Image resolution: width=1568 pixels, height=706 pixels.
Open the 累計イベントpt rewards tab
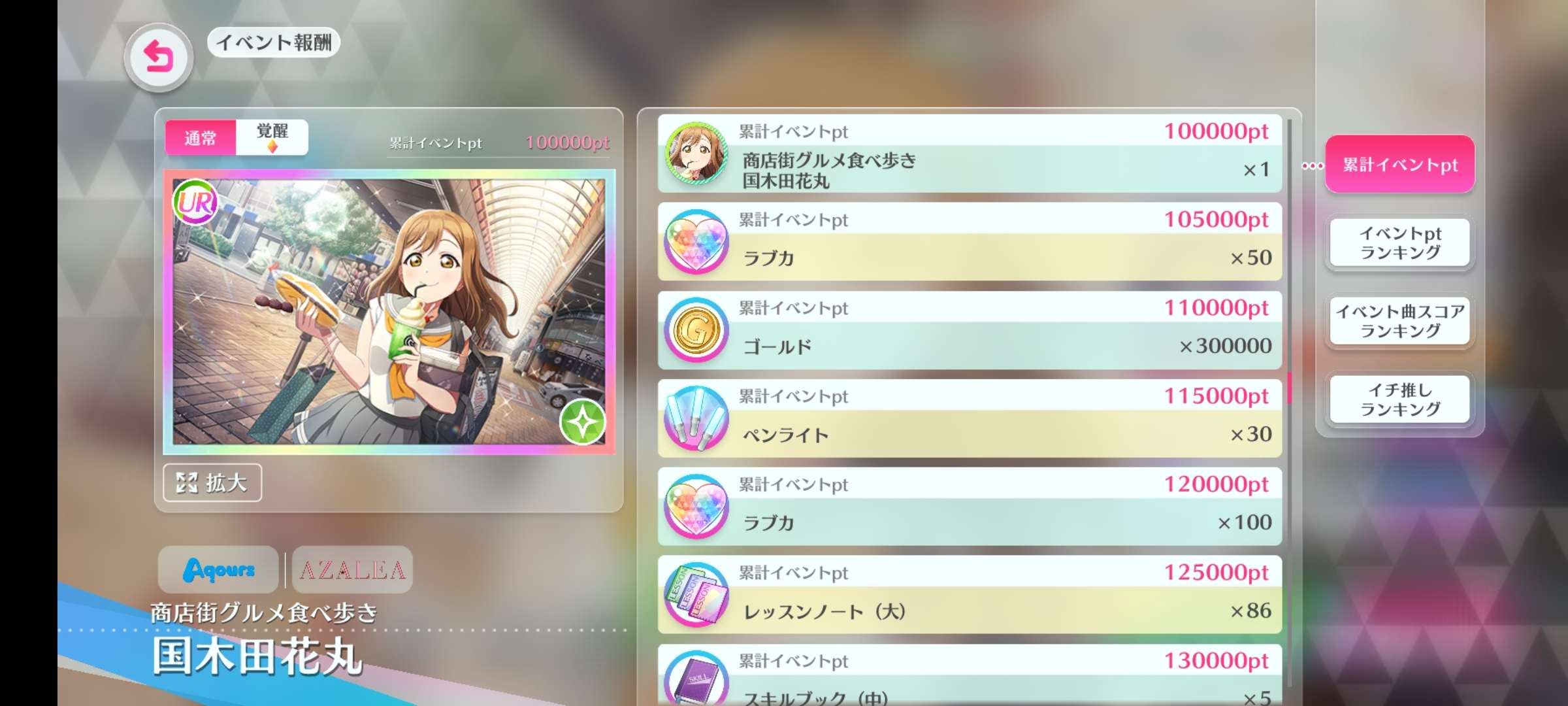1398,165
